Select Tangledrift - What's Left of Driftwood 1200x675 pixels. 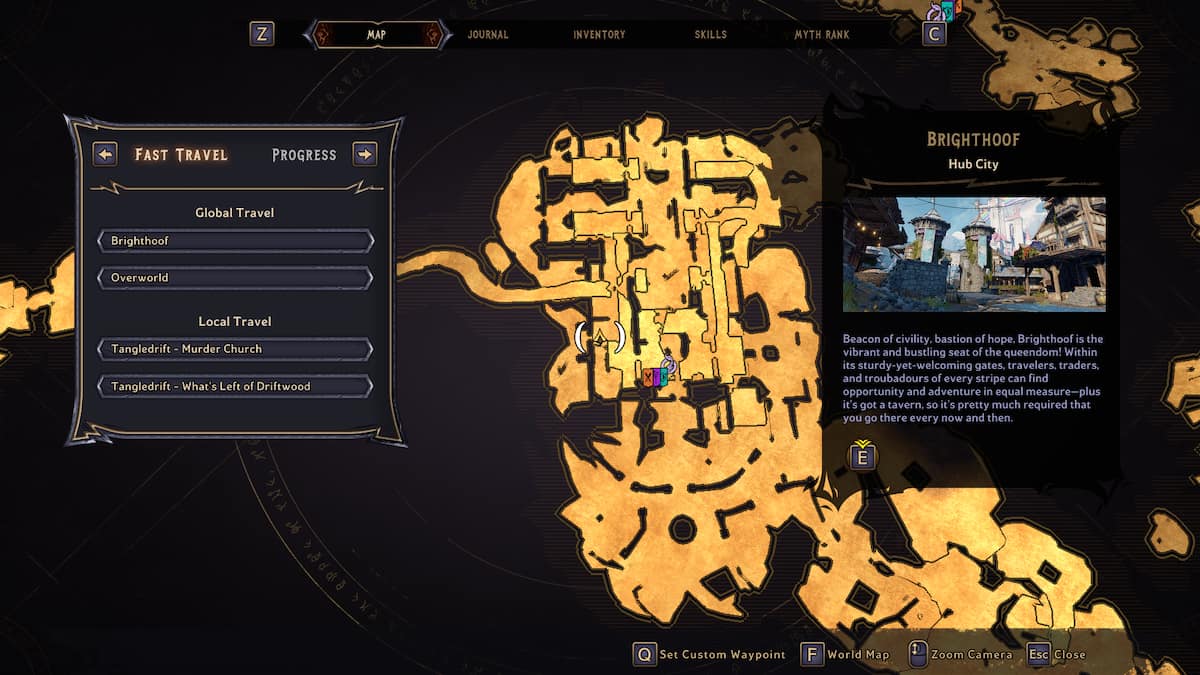click(x=235, y=386)
